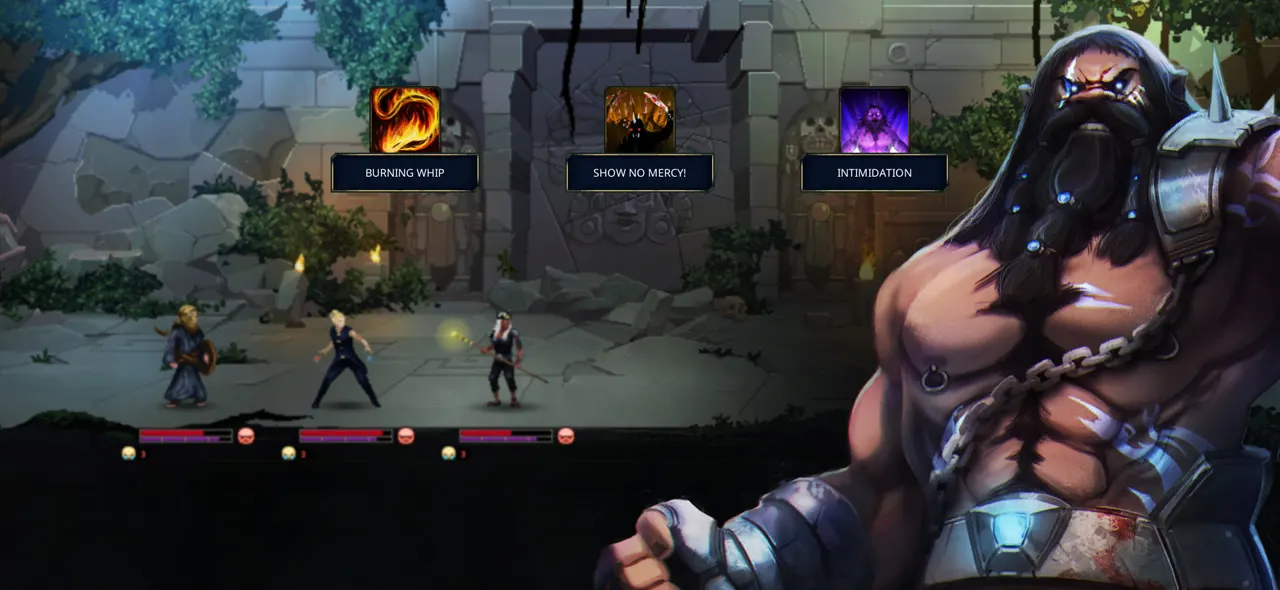The height and width of the screenshot is (590, 1280).
Task: Activate the purple Intimidation ability icon
Action: click(874, 120)
